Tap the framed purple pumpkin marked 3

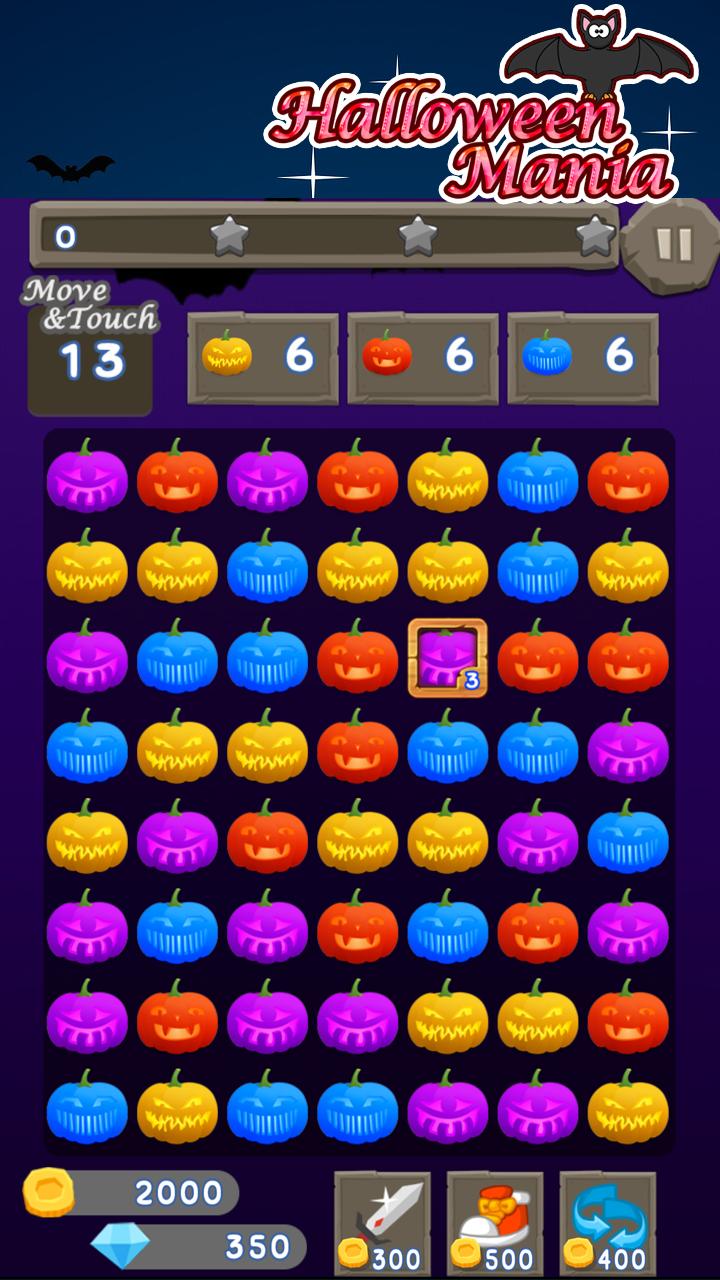(447, 658)
